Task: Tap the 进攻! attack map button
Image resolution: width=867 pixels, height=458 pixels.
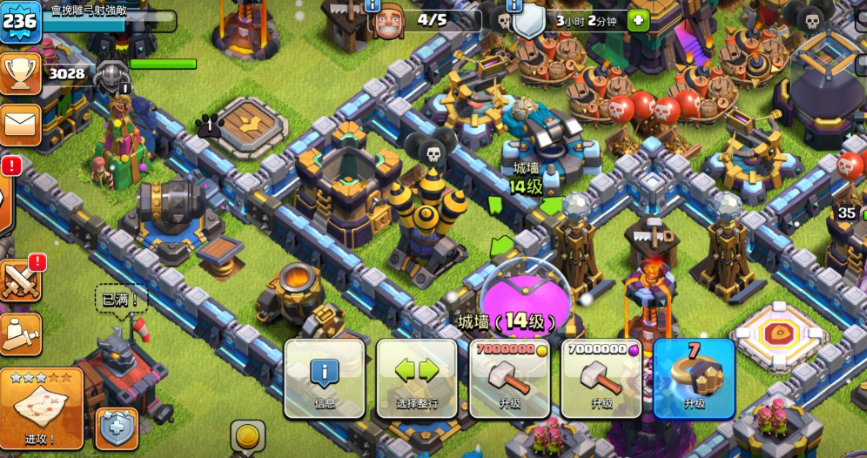Action: point(41,408)
